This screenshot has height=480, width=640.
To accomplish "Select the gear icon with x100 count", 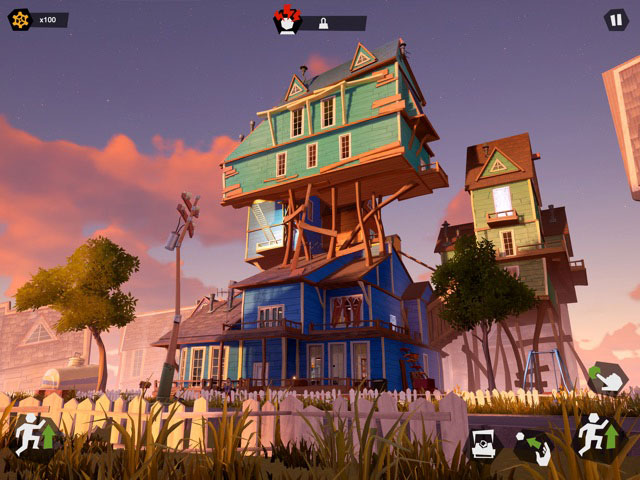I will [x=20, y=20].
